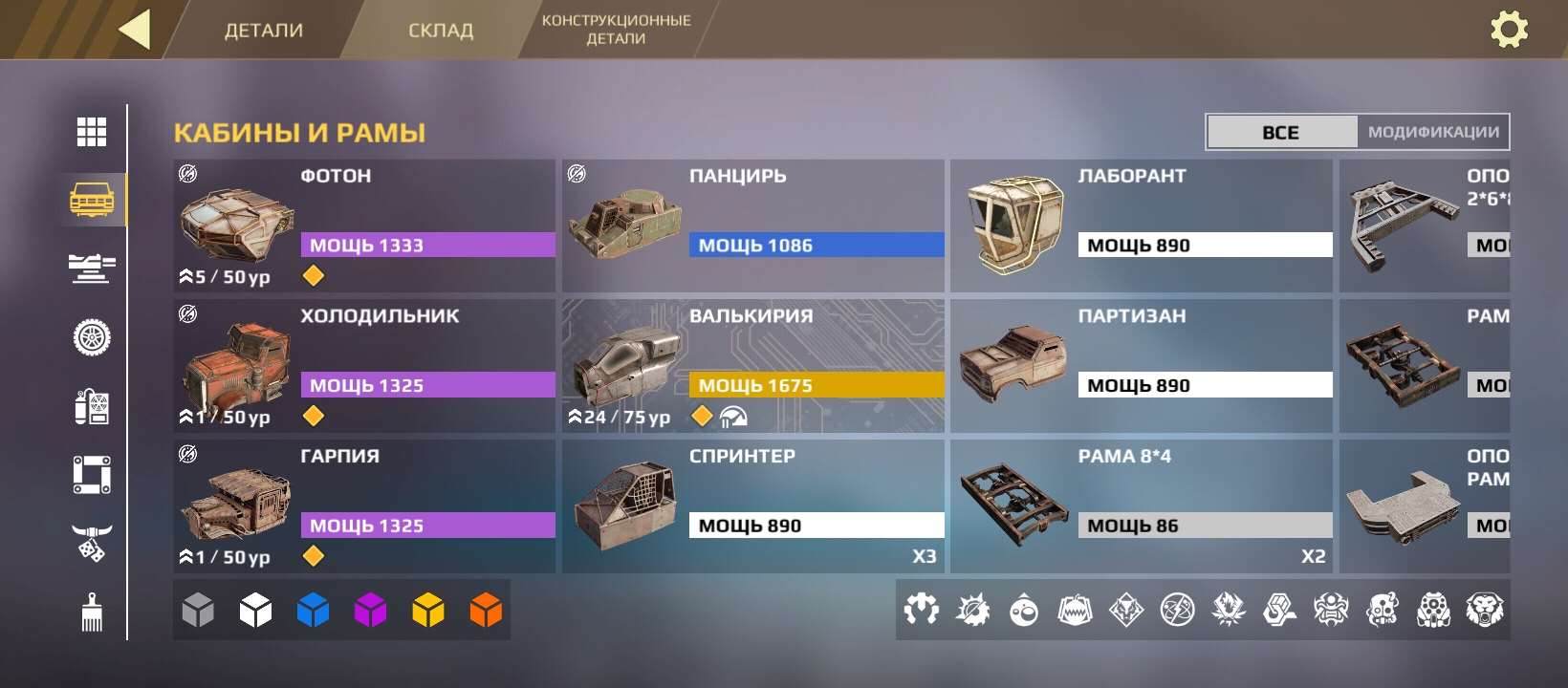Enable the white rarity cube filter
The image size is (1568, 688).
(x=254, y=609)
